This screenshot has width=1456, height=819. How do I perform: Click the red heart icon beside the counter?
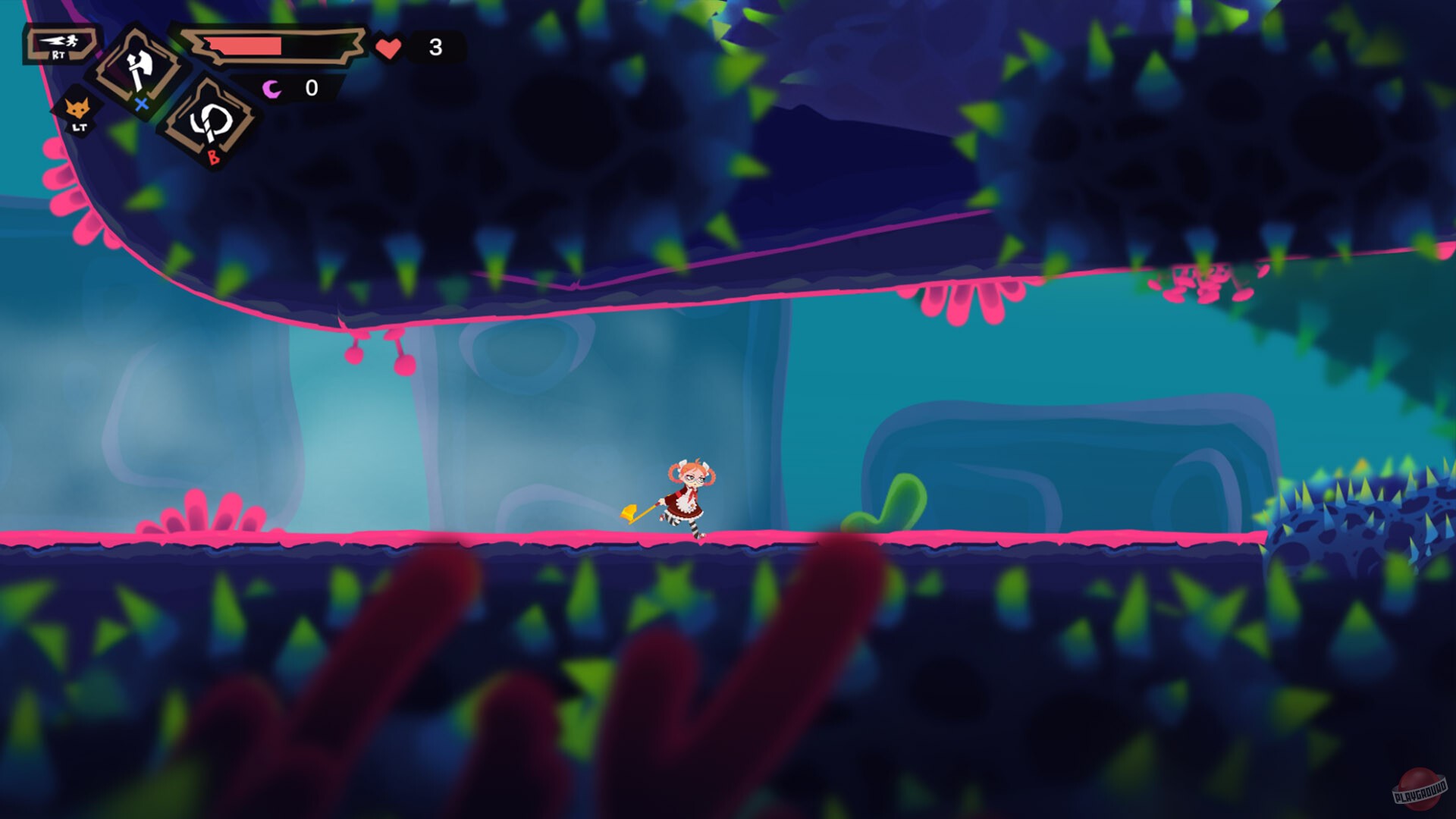click(x=388, y=47)
